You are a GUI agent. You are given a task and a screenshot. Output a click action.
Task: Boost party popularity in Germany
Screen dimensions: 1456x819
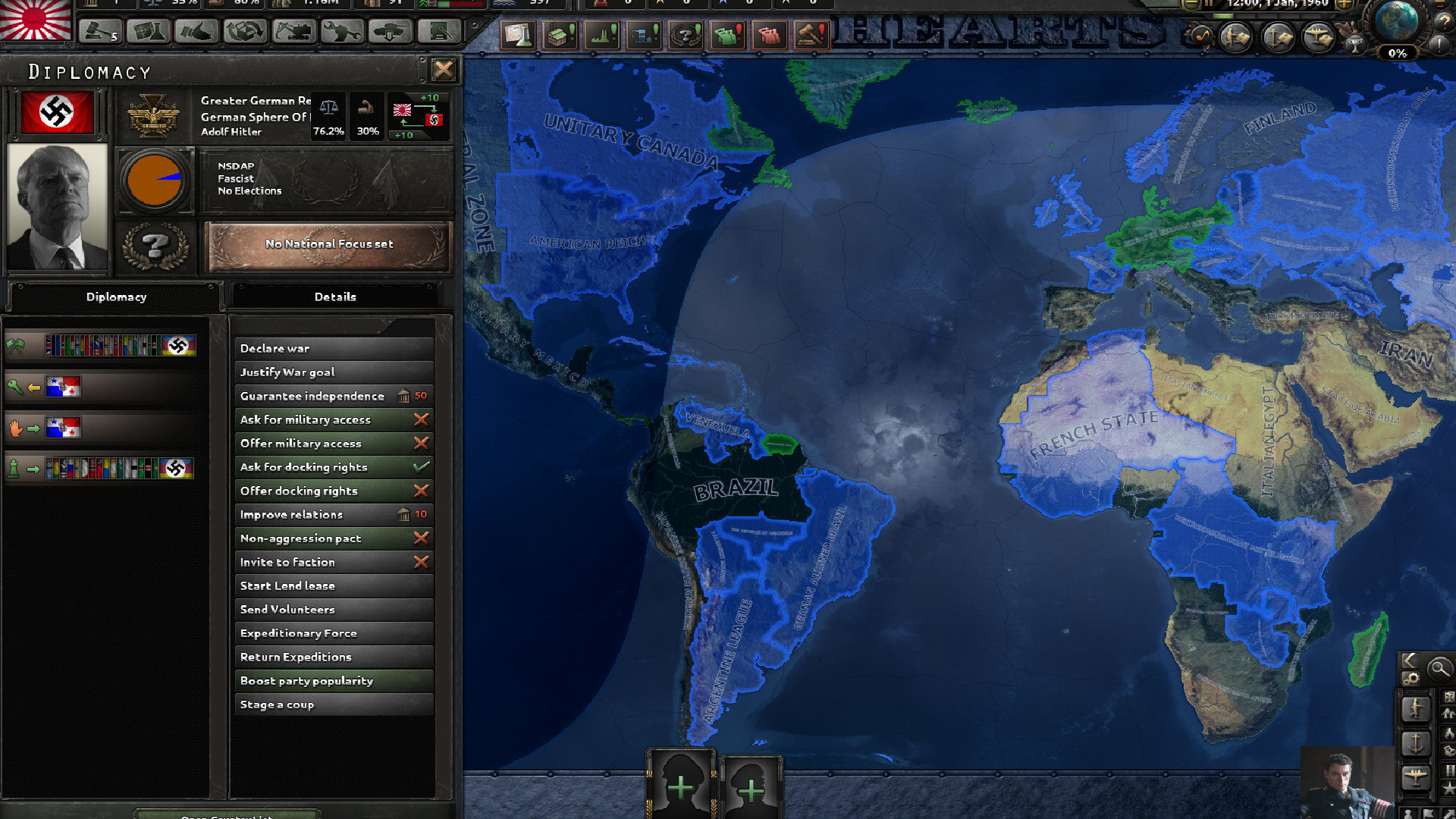[334, 680]
